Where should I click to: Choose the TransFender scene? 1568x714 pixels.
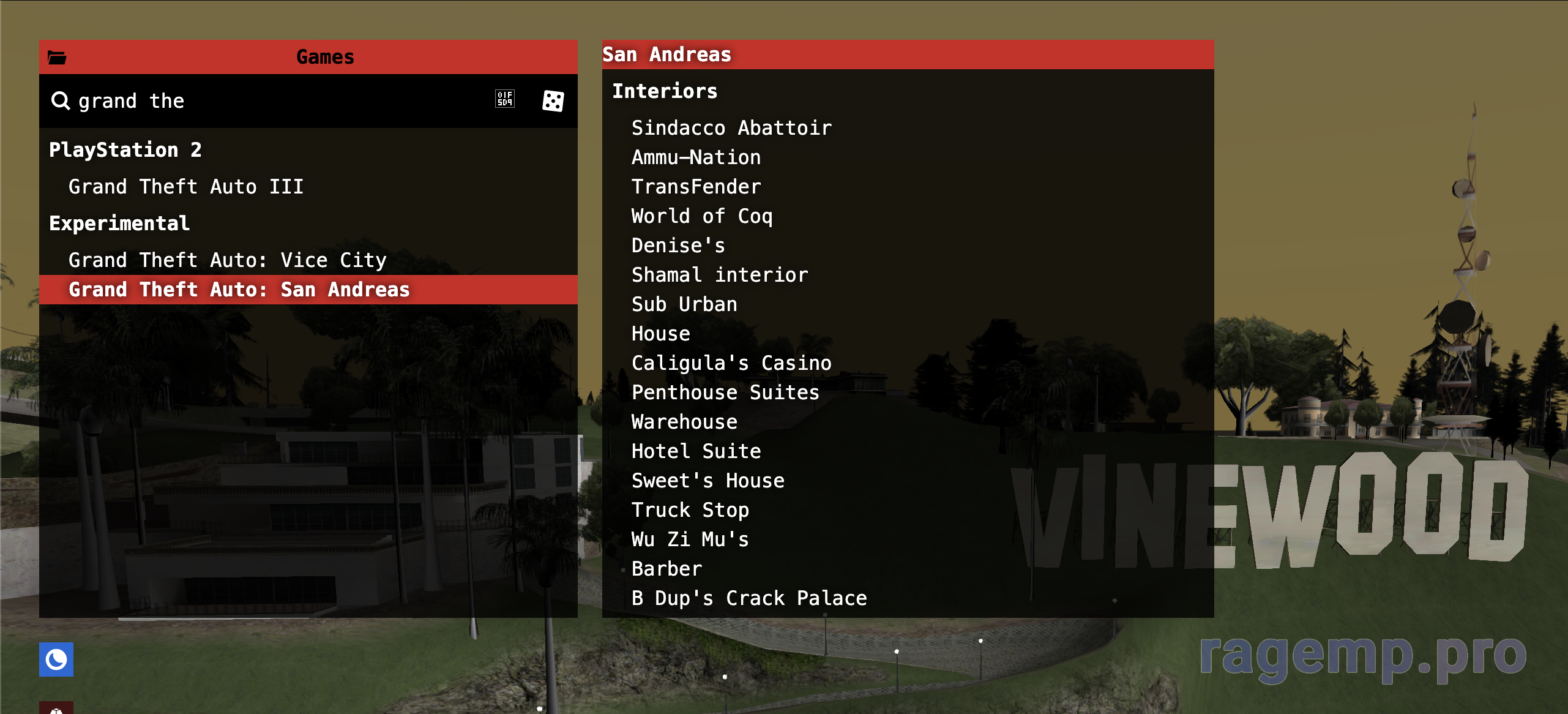pos(696,187)
